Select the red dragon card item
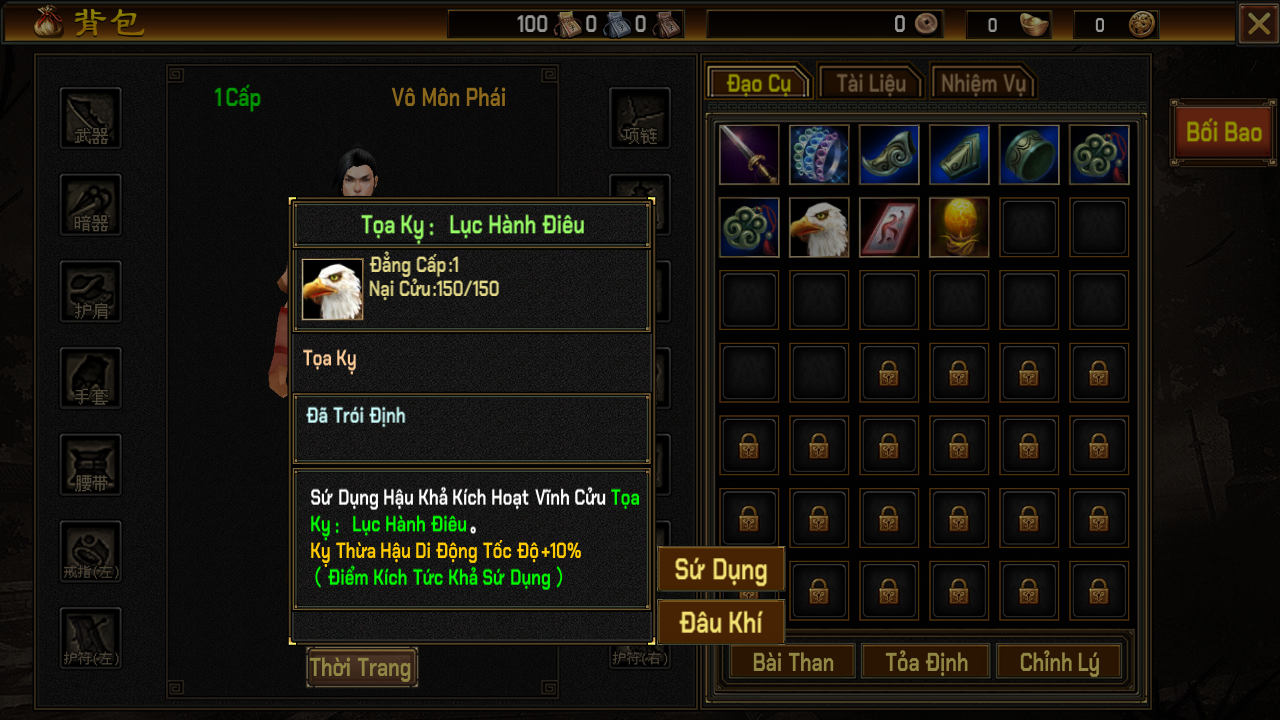The width and height of the screenshot is (1280, 720). [889, 227]
